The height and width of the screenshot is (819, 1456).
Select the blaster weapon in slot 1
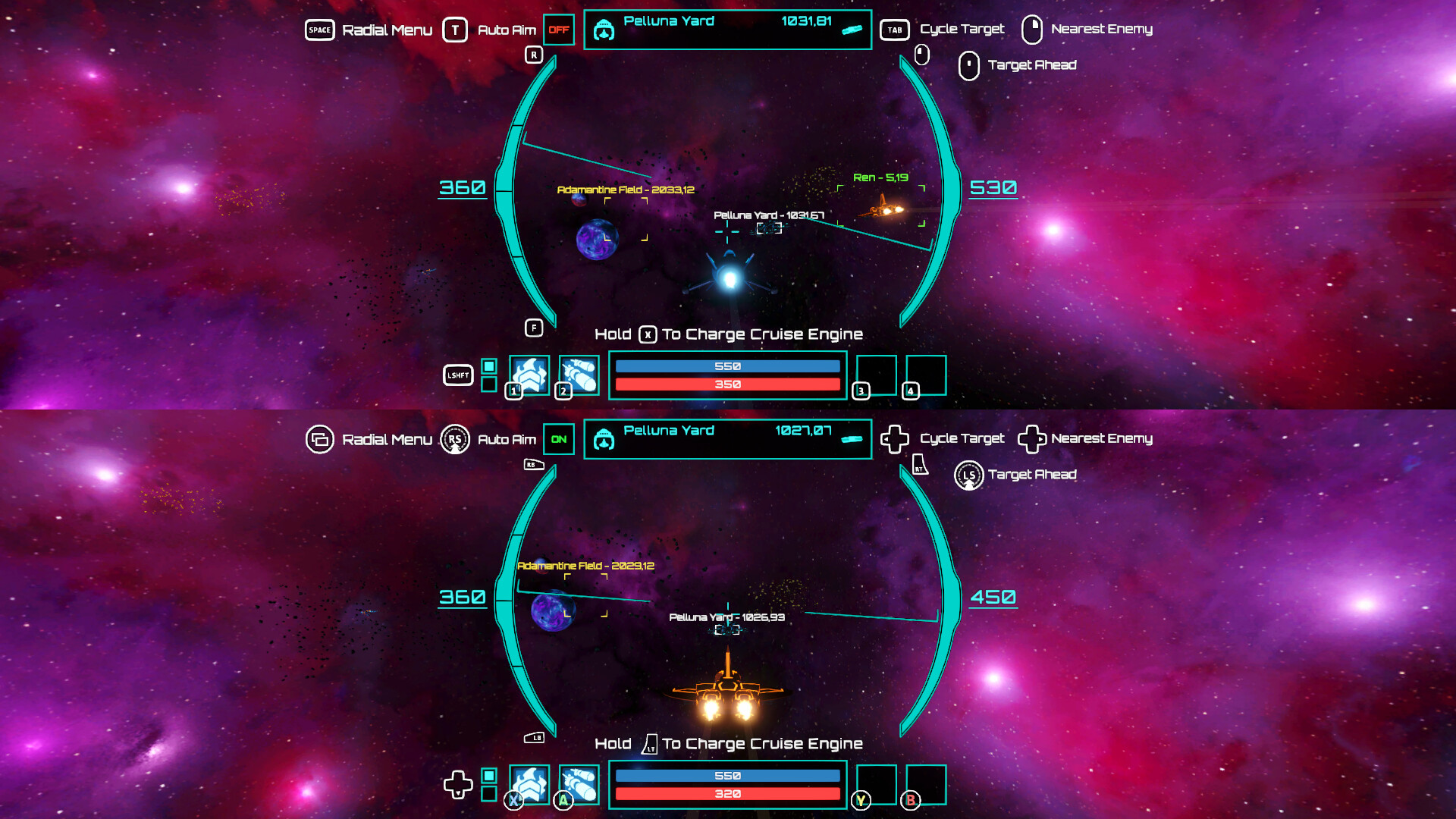(529, 376)
